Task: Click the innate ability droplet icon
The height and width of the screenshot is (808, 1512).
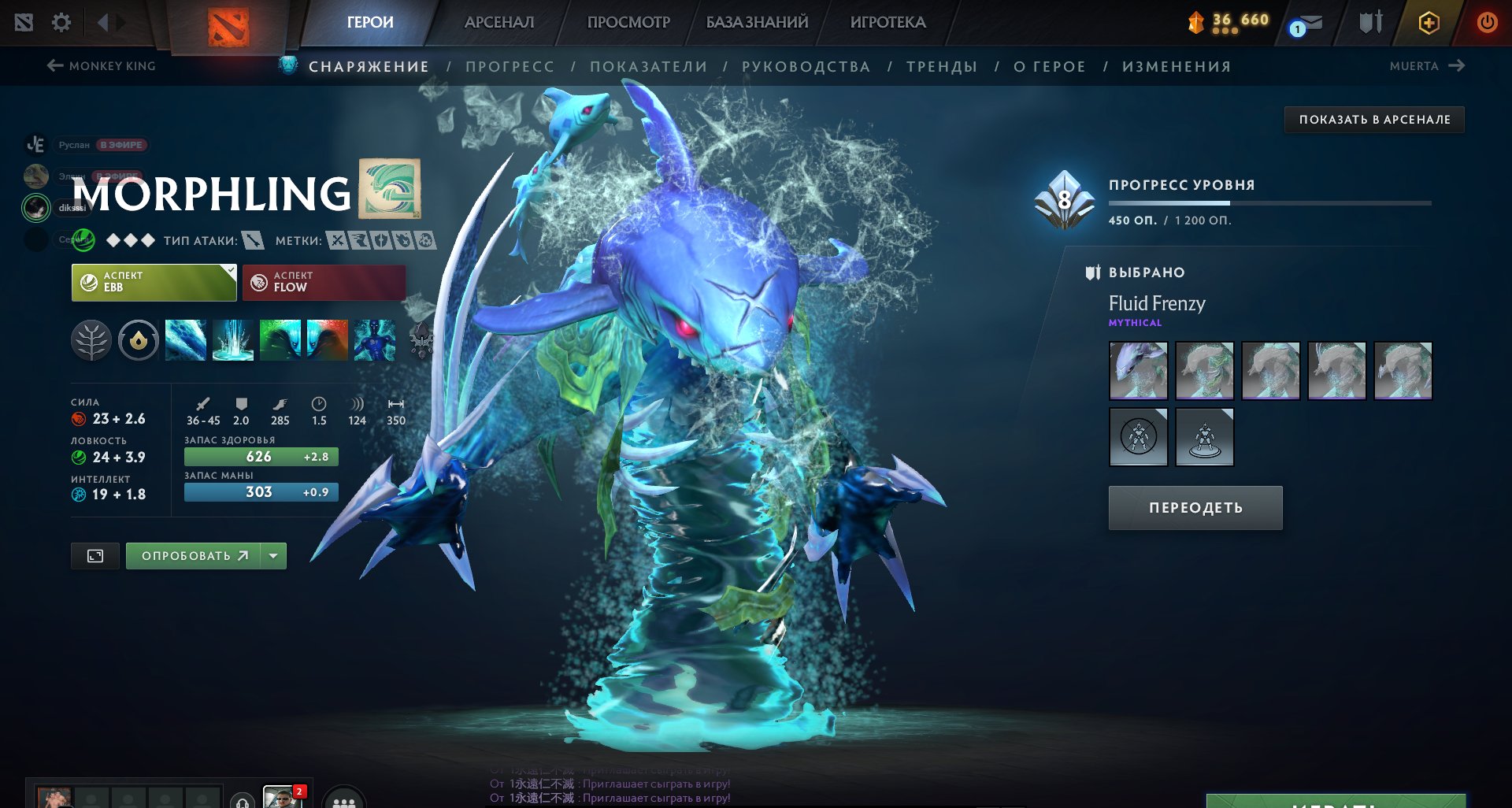Action: (x=139, y=341)
